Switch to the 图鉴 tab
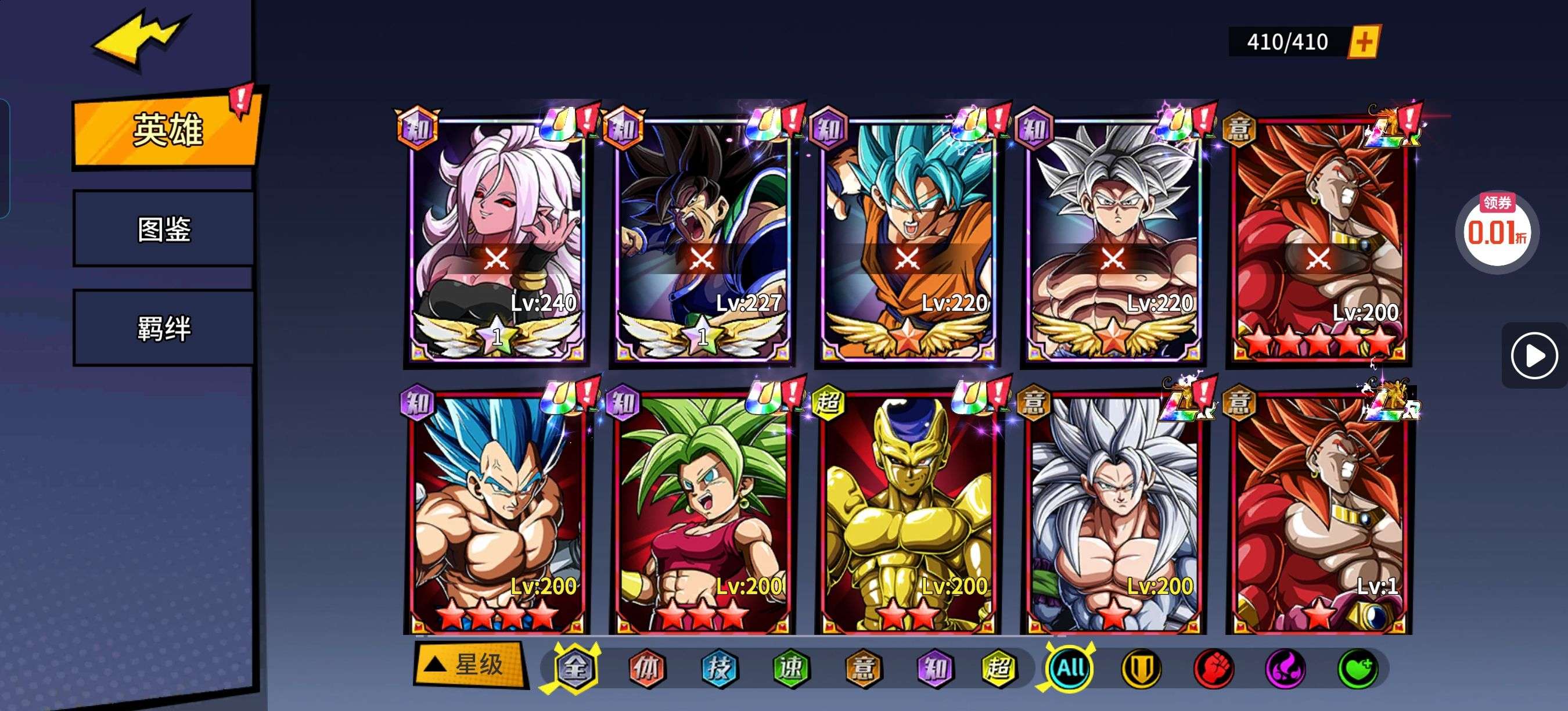The height and width of the screenshot is (711, 1568). coord(164,229)
